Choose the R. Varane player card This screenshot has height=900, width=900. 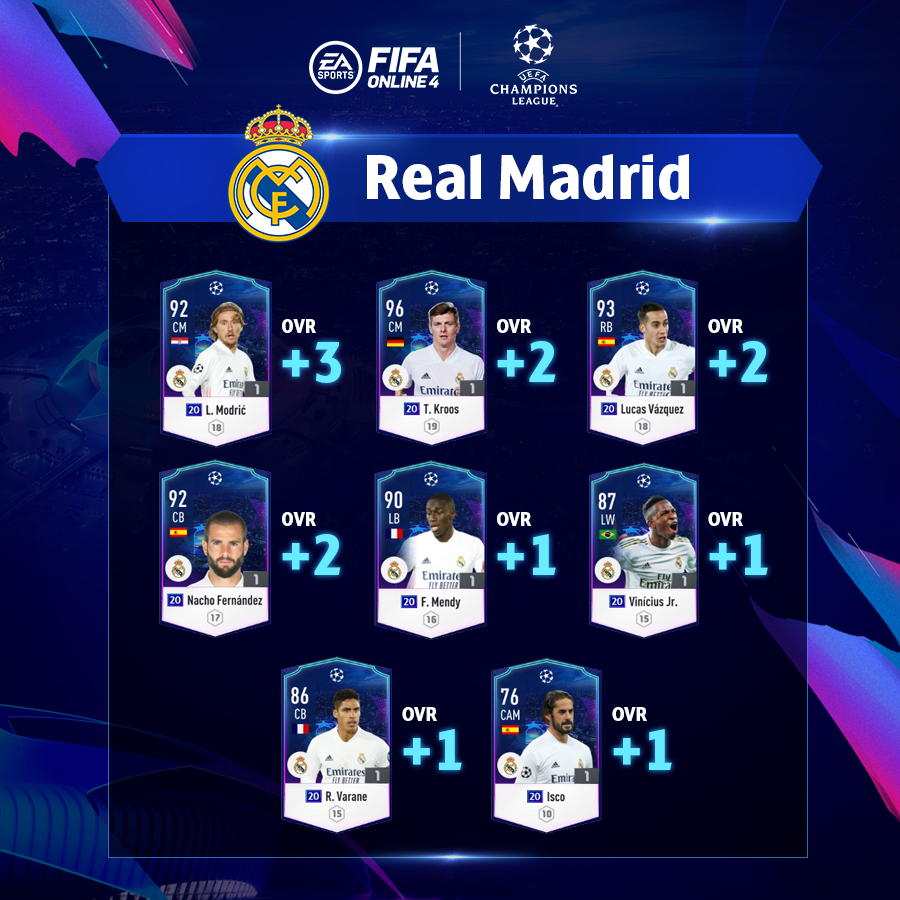coord(335,744)
